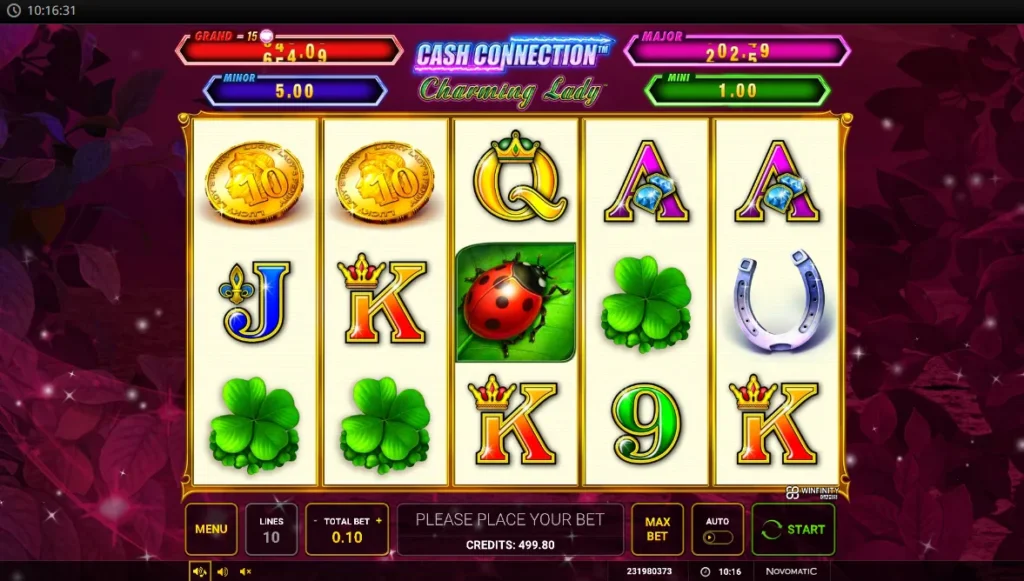The height and width of the screenshot is (581, 1024).
Task: Spin the reels with START
Action: tap(793, 529)
